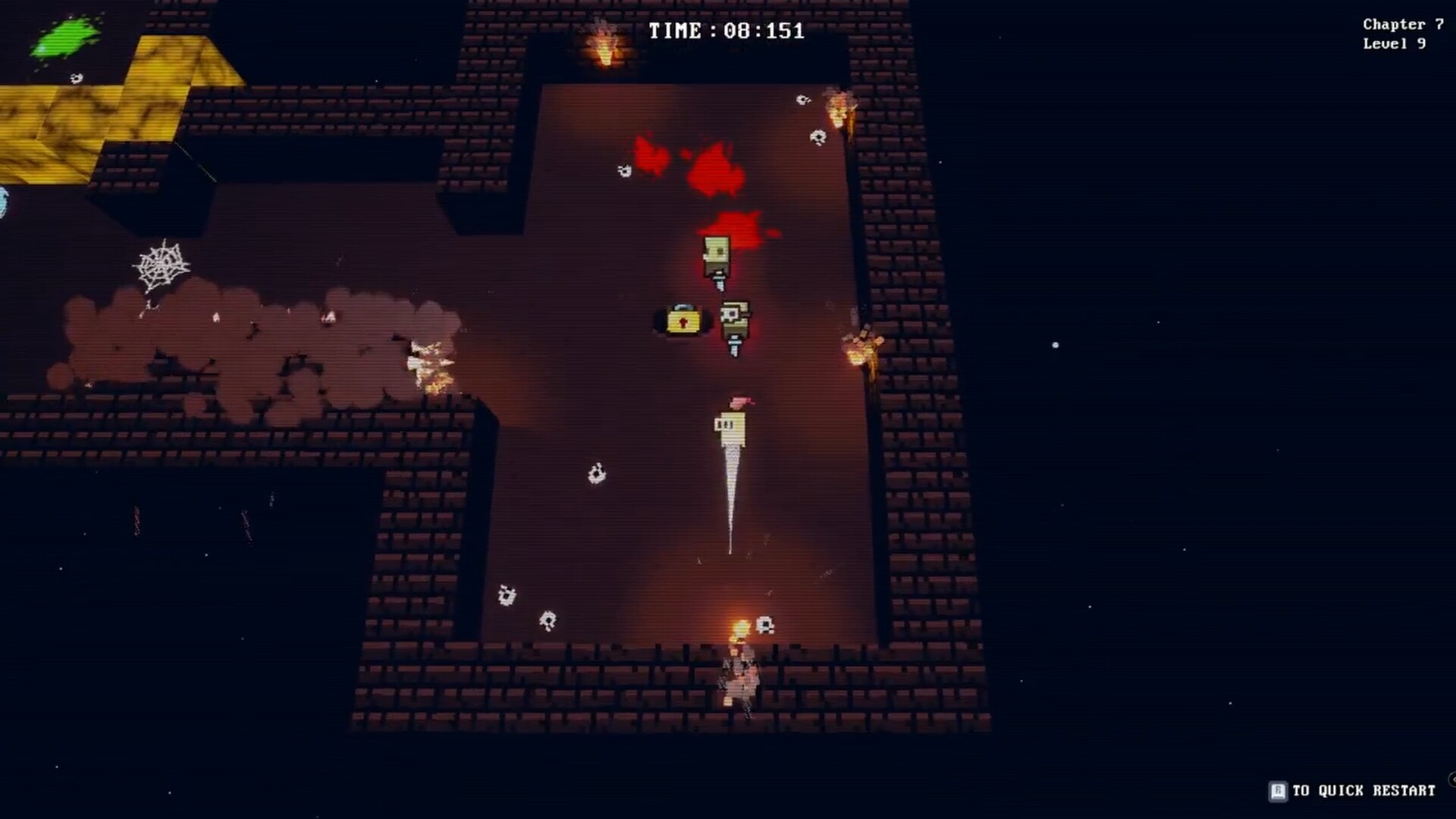Select the Level 9 text
The width and height of the screenshot is (1456, 819).
[1393, 43]
